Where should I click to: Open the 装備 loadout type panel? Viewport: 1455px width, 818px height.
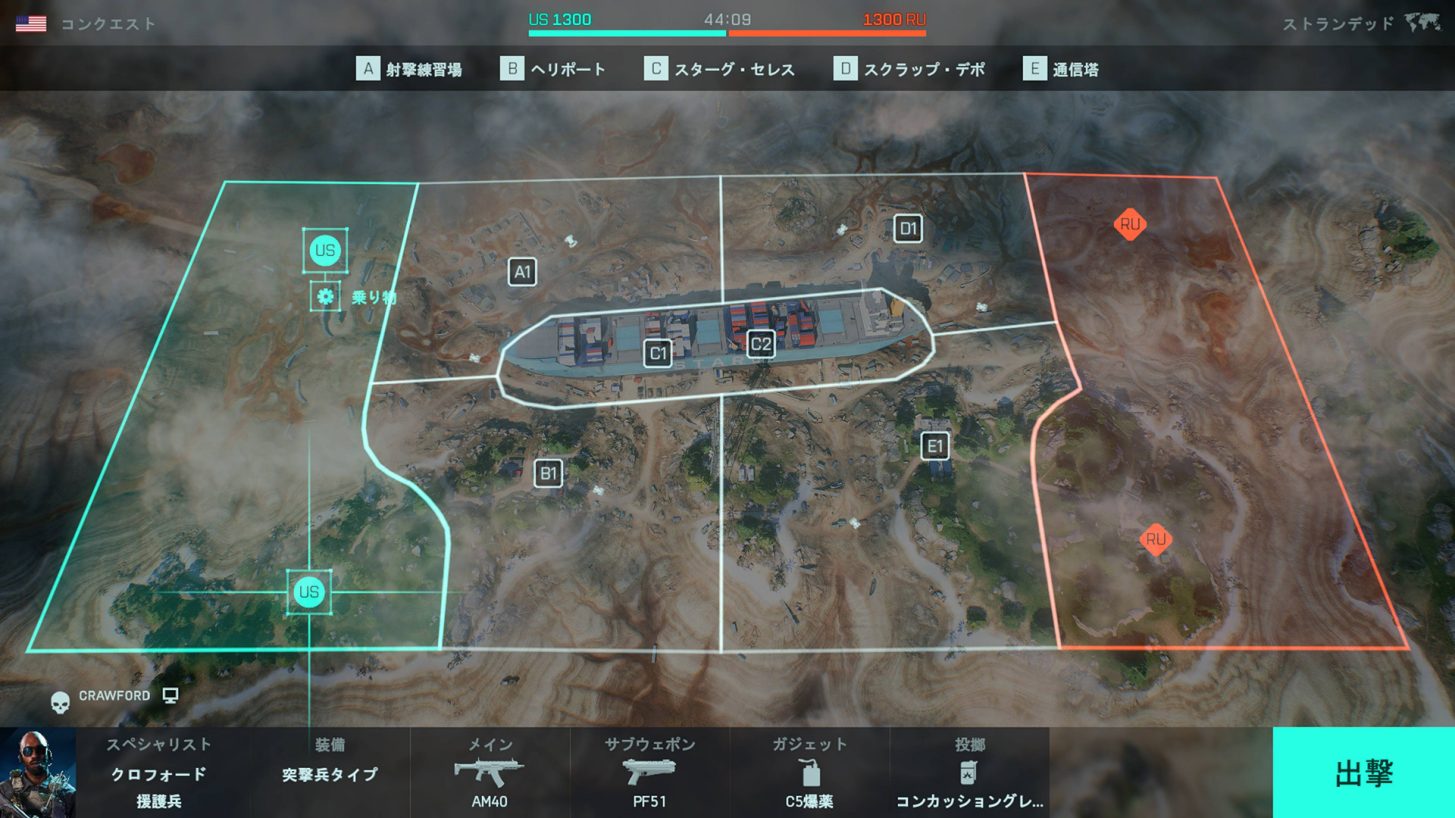tap(329, 773)
